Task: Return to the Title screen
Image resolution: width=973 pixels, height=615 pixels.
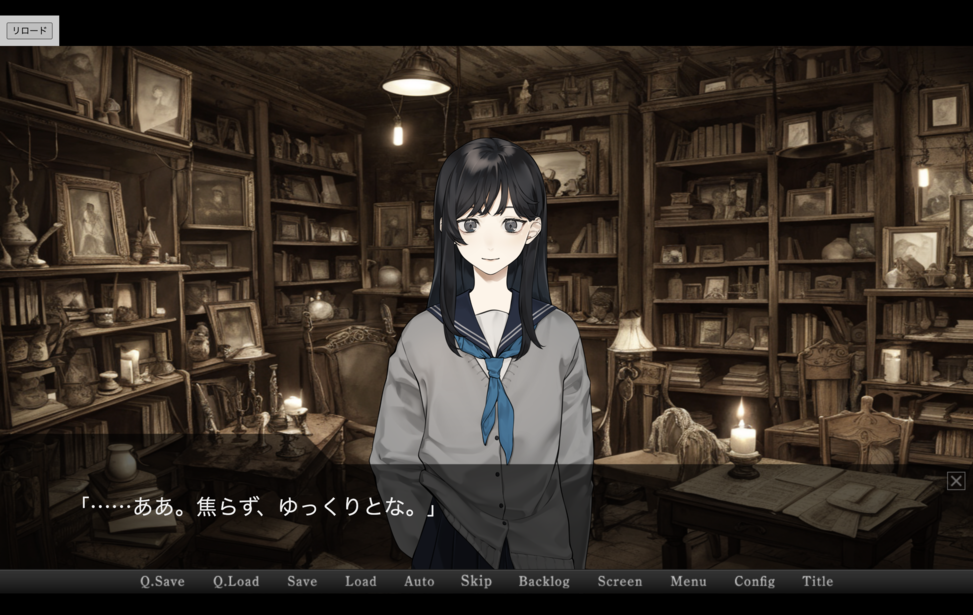Action: pyautogui.click(x=817, y=581)
